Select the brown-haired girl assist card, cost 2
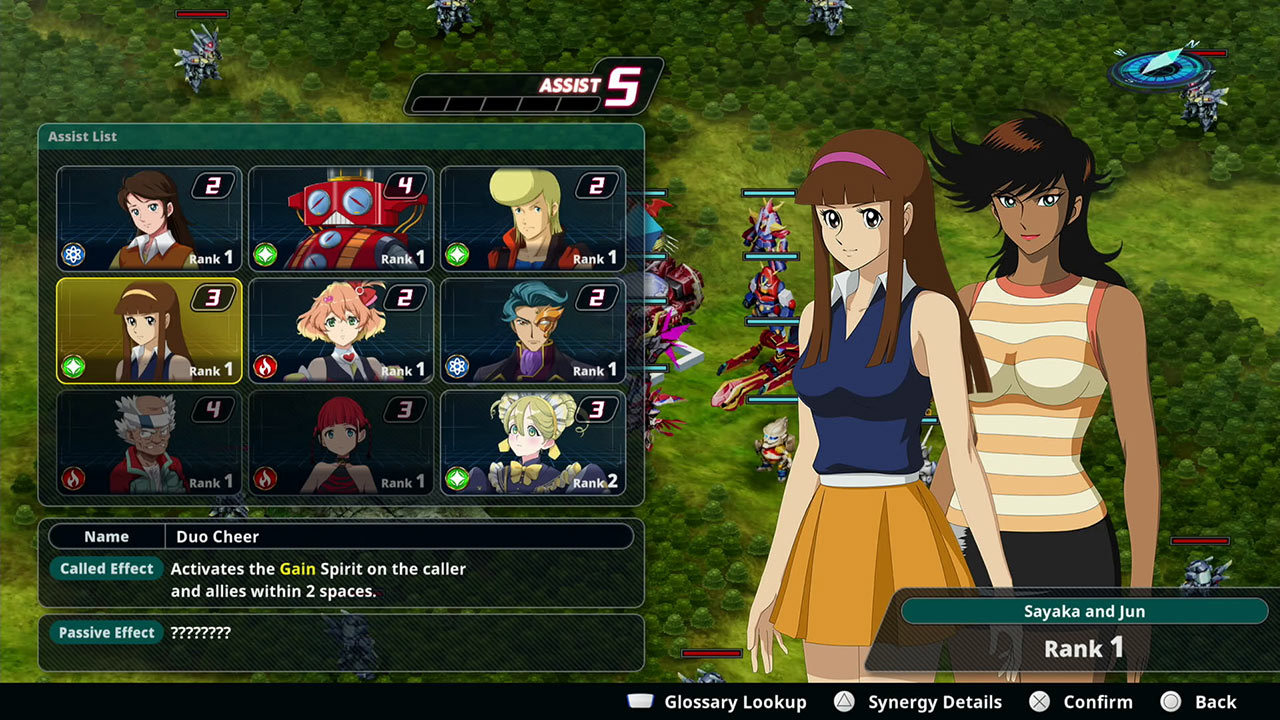The image size is (1280, 720). pos(149,219)
